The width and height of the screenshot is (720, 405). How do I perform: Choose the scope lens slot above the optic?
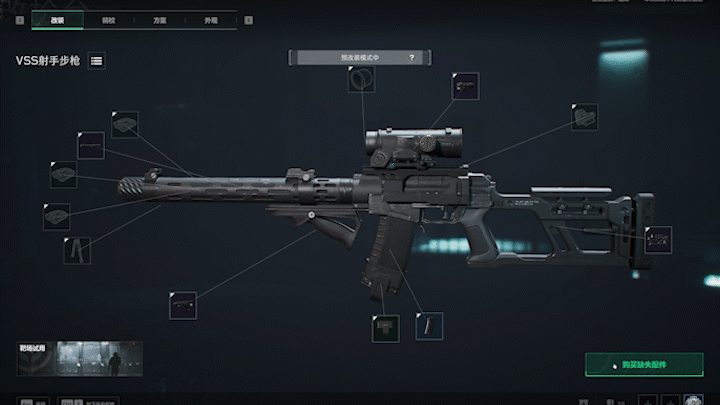(361, 80)
